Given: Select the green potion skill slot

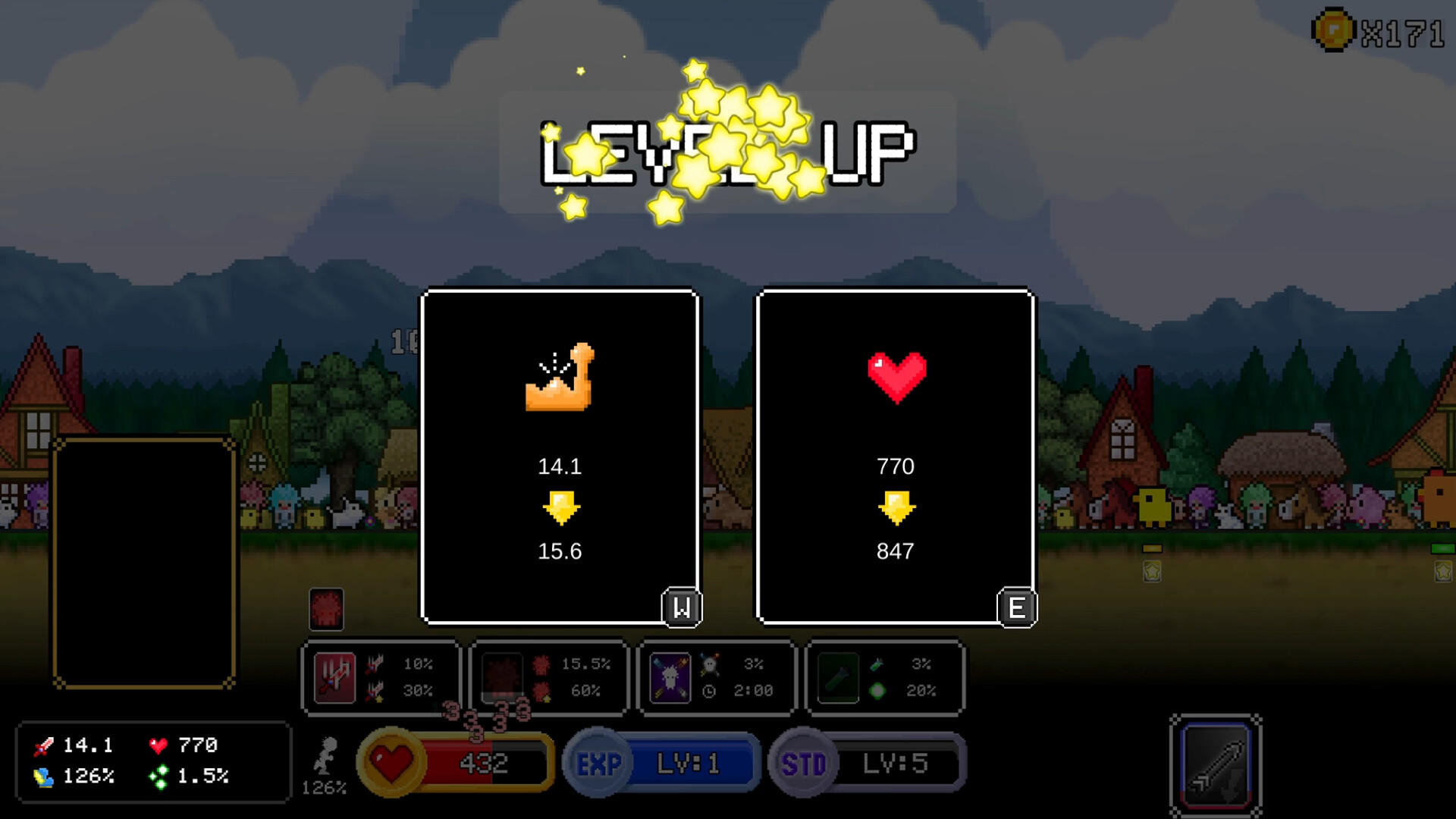Looking at the screenshot, I should click(838, 679).
